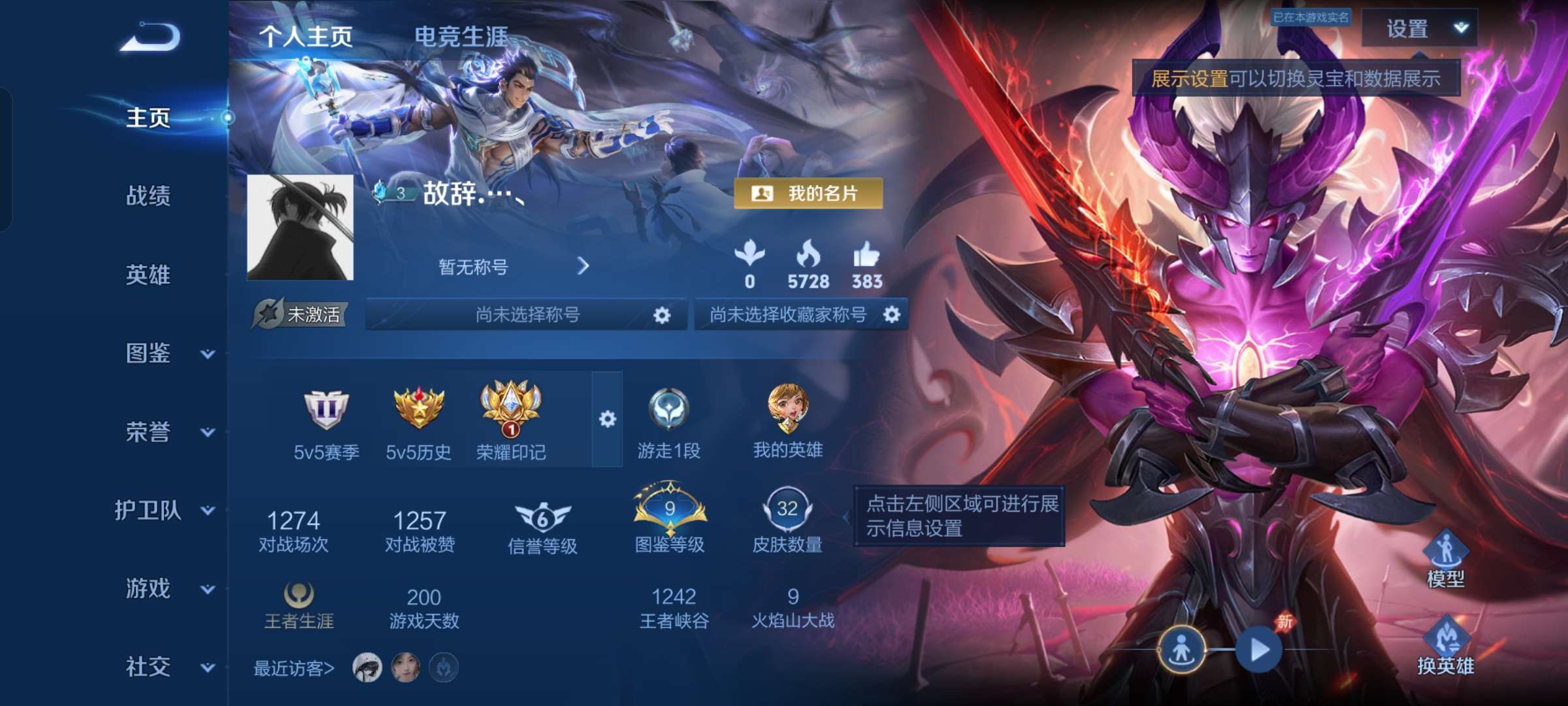Open the 信誉等级 credit level icon
This screenshot has height=706, width=1568.
542,516
